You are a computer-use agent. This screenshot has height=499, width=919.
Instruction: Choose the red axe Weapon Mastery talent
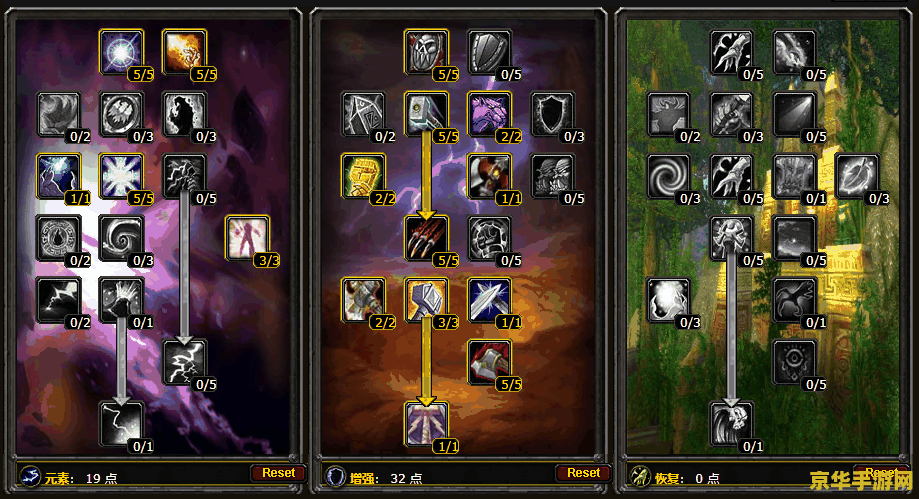click(x=489, y=362)
